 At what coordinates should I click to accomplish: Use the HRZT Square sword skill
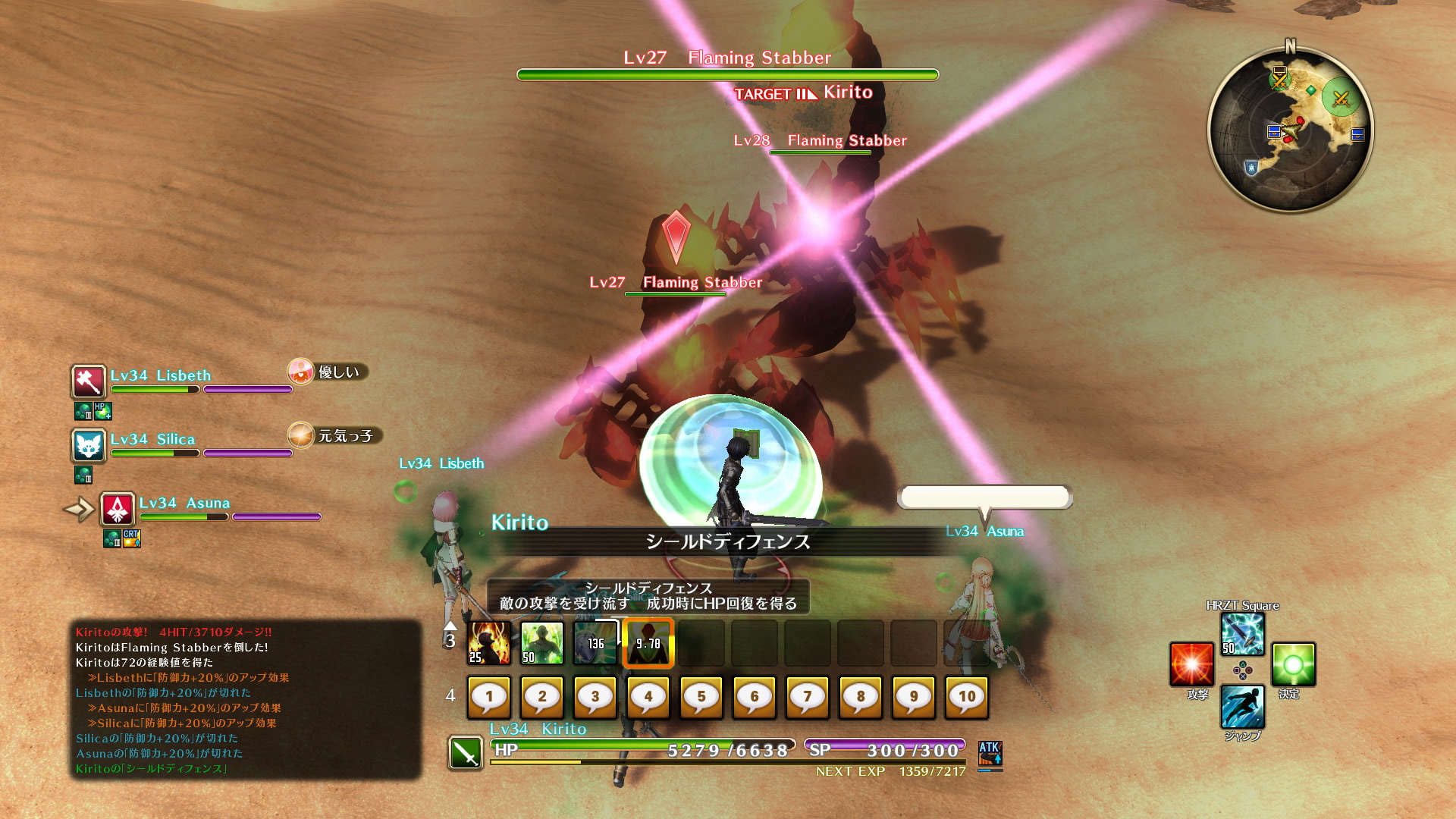click(x=1242, y=634)
